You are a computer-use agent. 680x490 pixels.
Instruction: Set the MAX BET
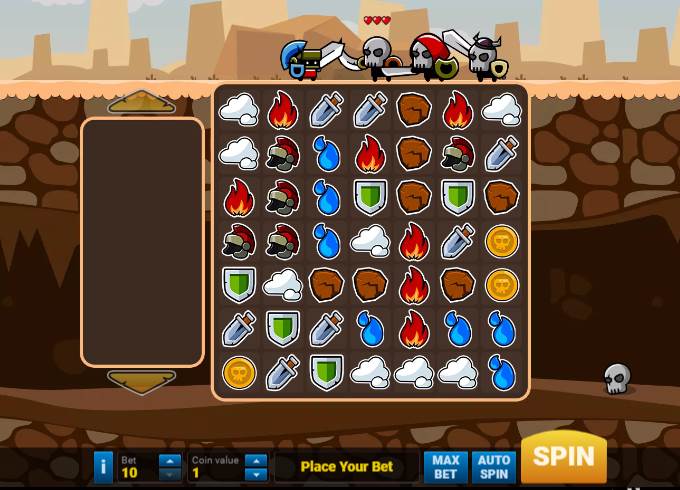pos(446,467)
